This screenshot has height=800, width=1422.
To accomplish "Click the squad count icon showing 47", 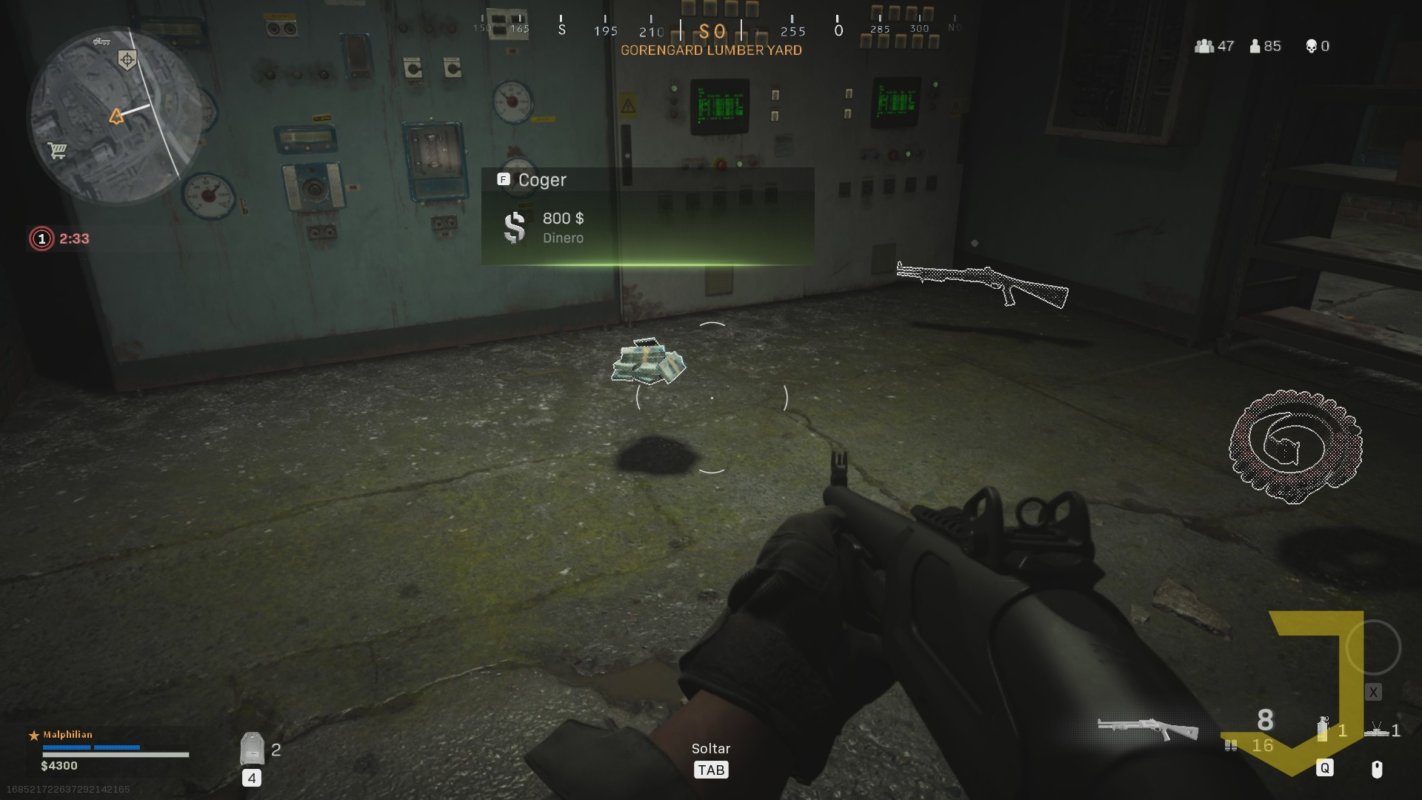I will pos(1202,45).
